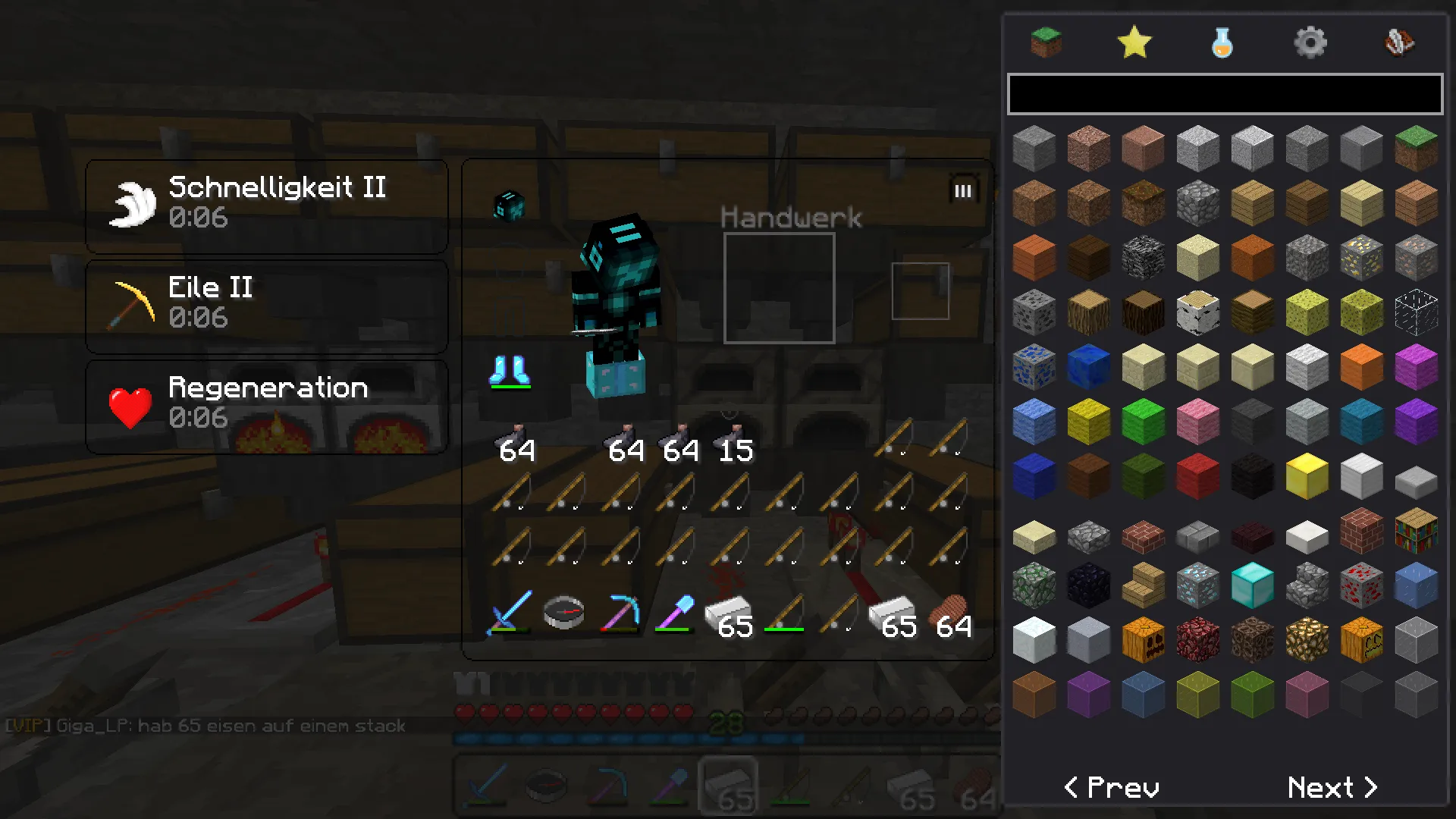Select the enchanted pickaxe in hotbar
This screenshot has width=1456, height=819.
click(x=620, y=613)
